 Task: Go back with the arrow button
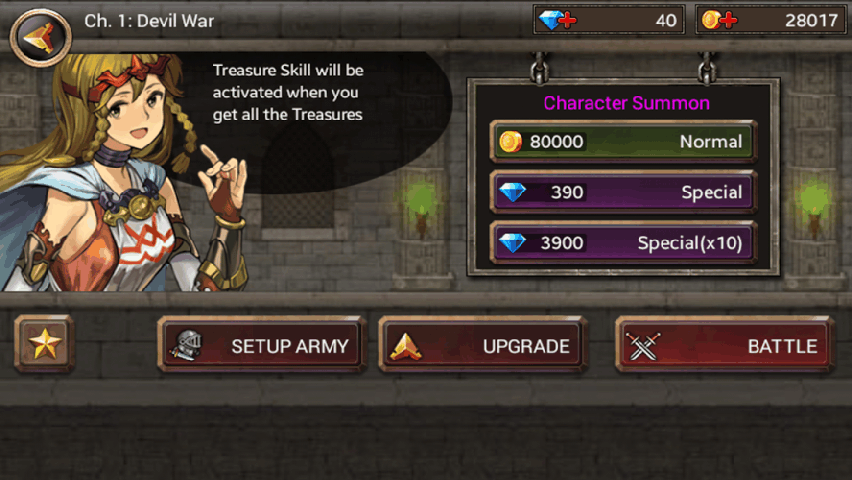point(33,34)
